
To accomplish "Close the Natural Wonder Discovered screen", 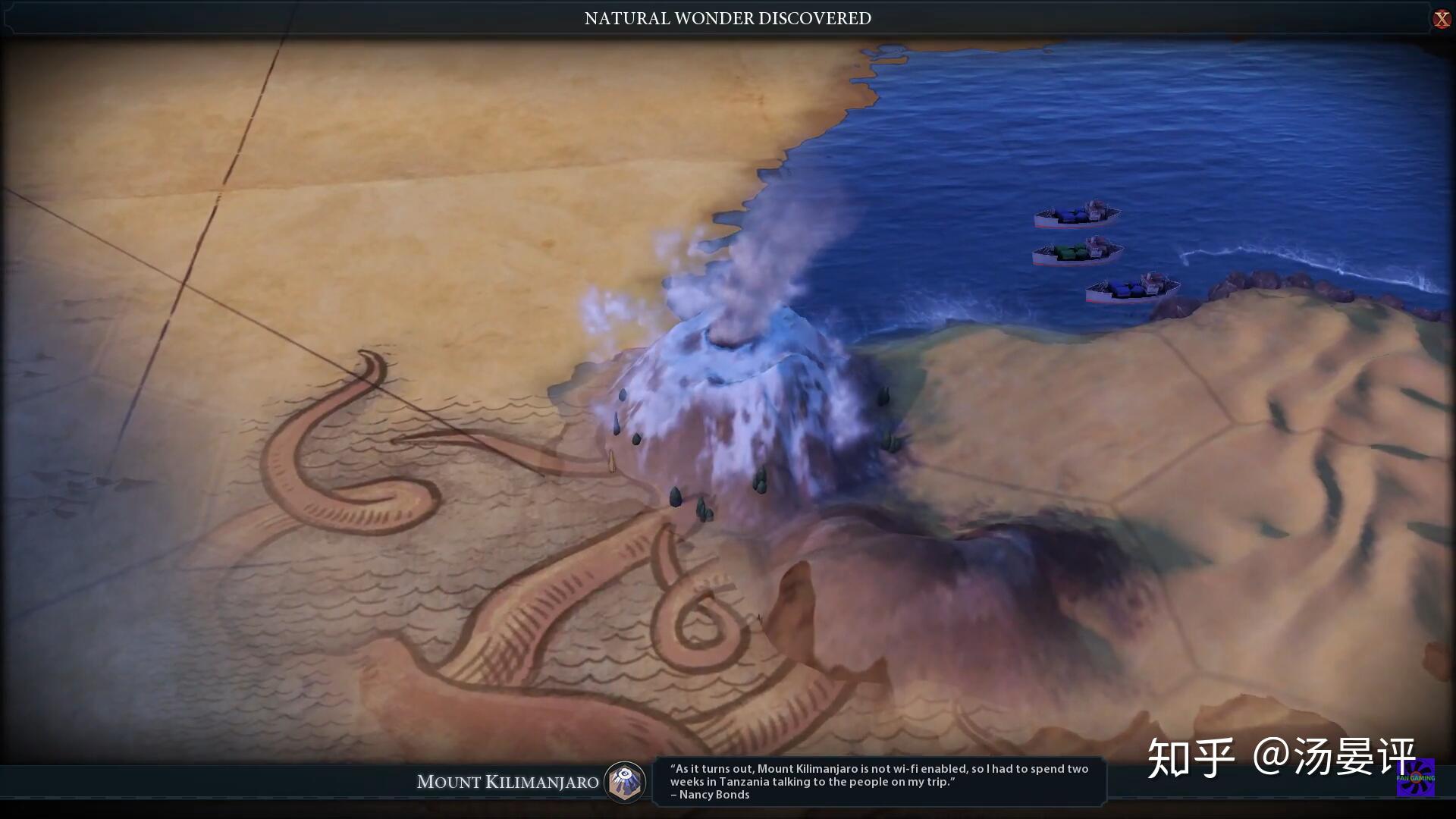I will [1441, 19].
